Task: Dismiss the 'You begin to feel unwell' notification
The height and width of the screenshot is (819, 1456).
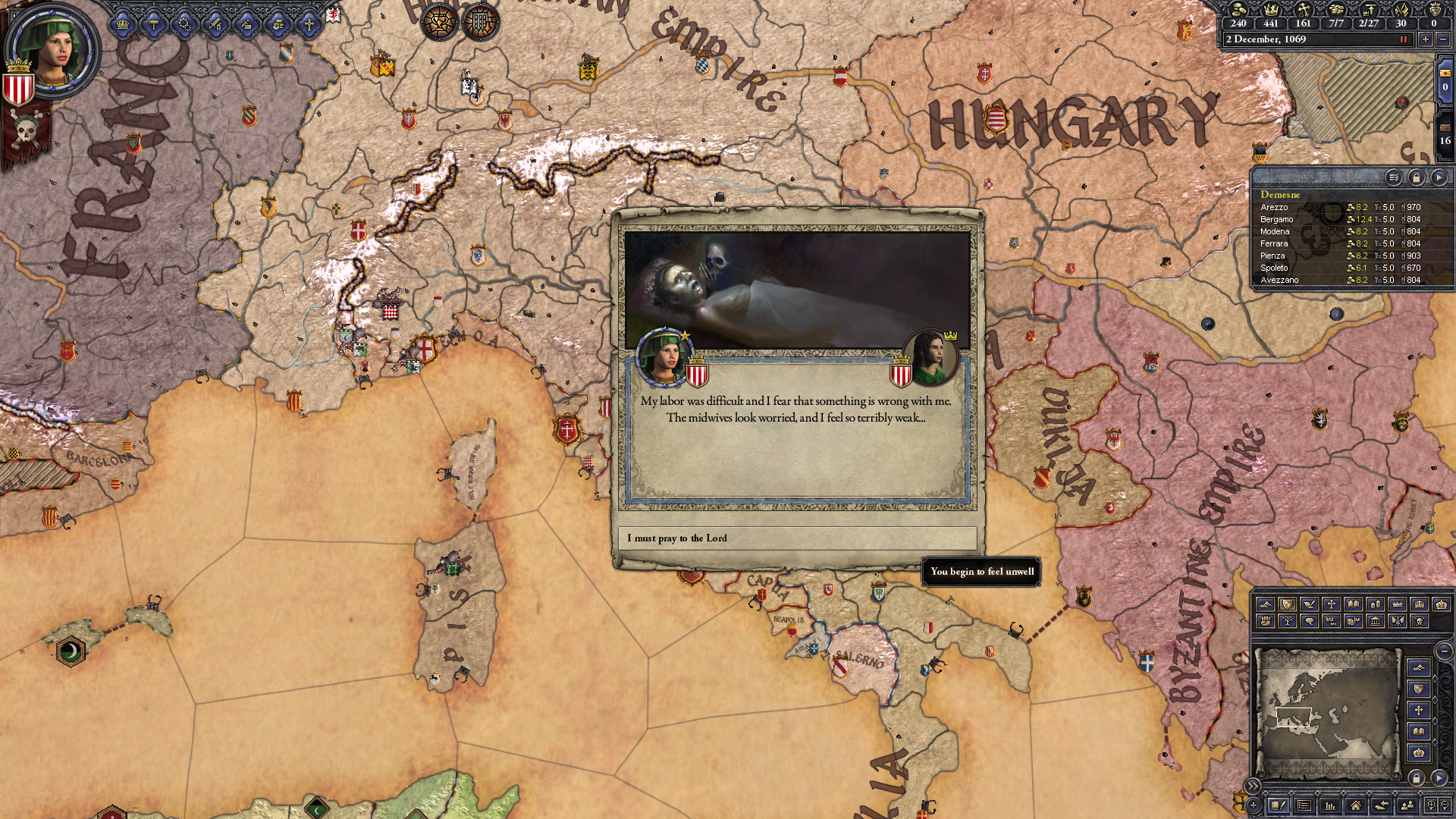Action: (981, 571)
